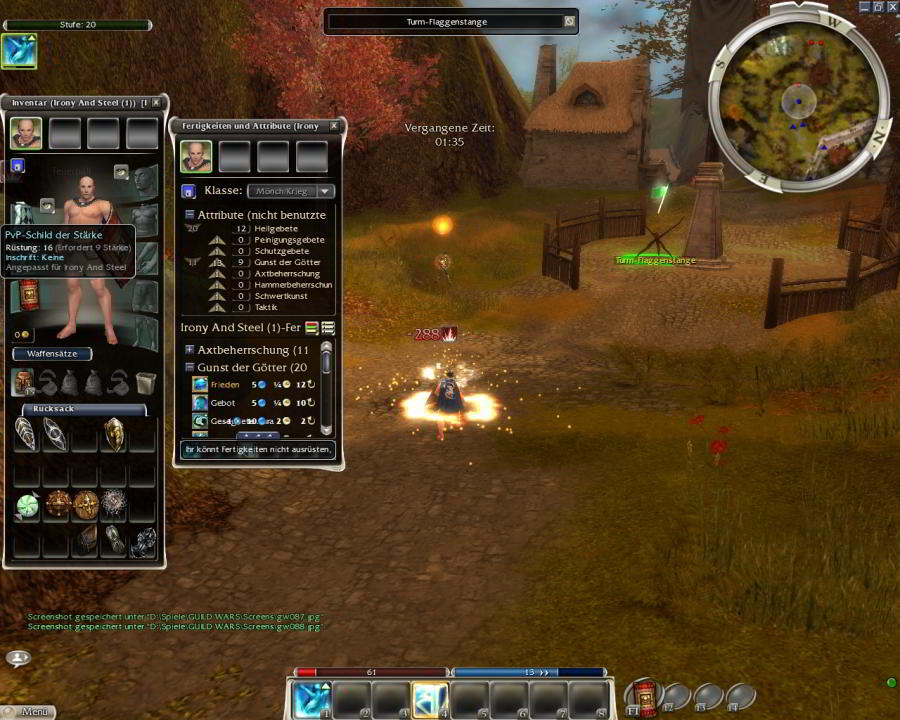Pick the green swirl item in backpack
The height and width of the screenshot is (720, 900).
pos(27,506)
